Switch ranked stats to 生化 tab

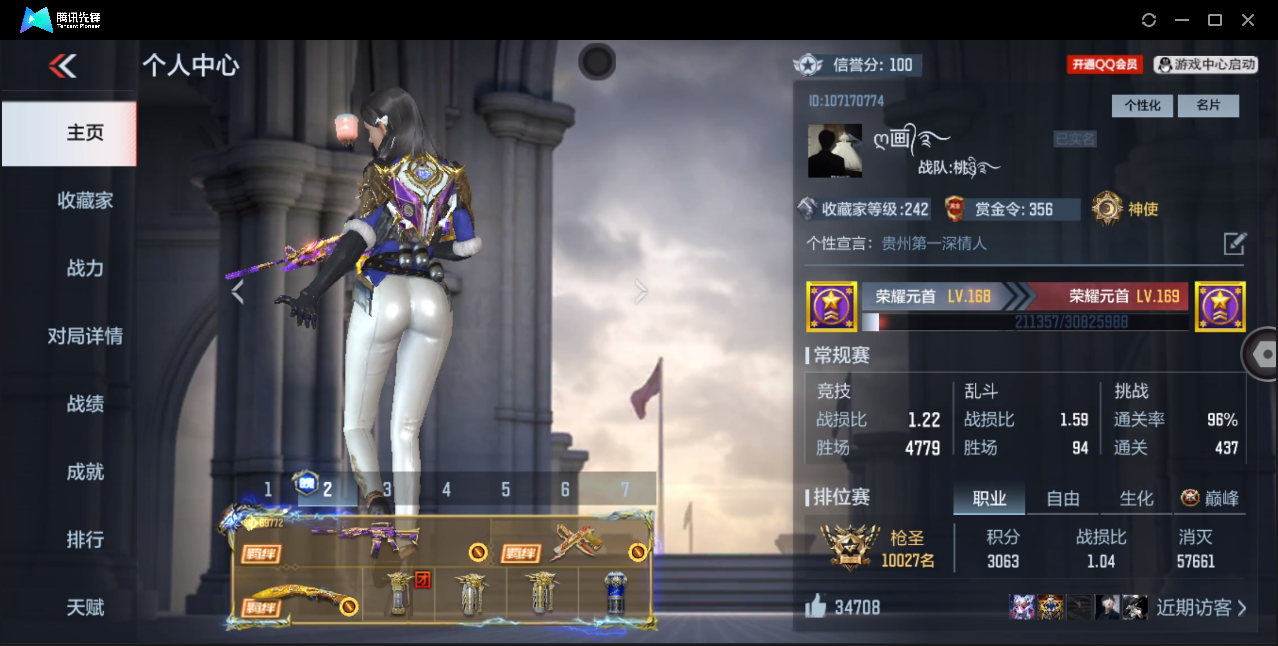click(x=1136, y=498)
